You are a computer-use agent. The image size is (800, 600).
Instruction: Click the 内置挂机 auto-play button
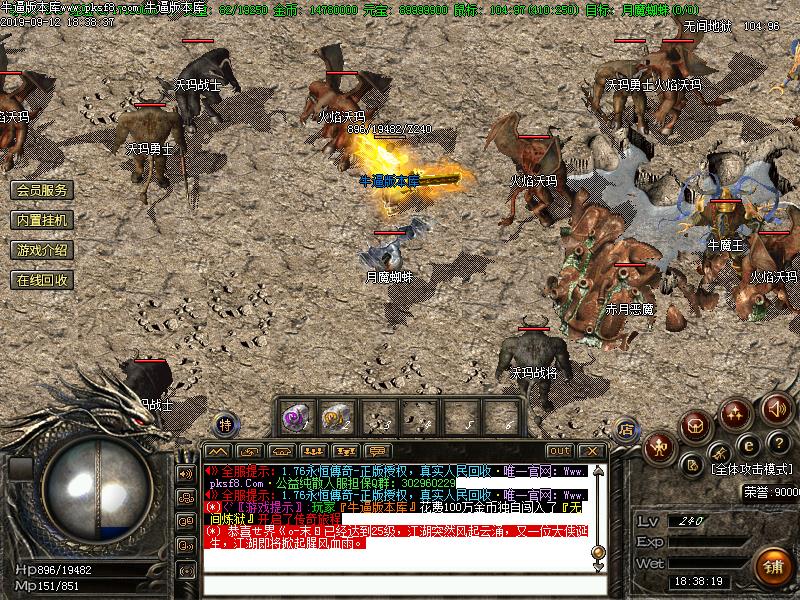tap(42, 220)
